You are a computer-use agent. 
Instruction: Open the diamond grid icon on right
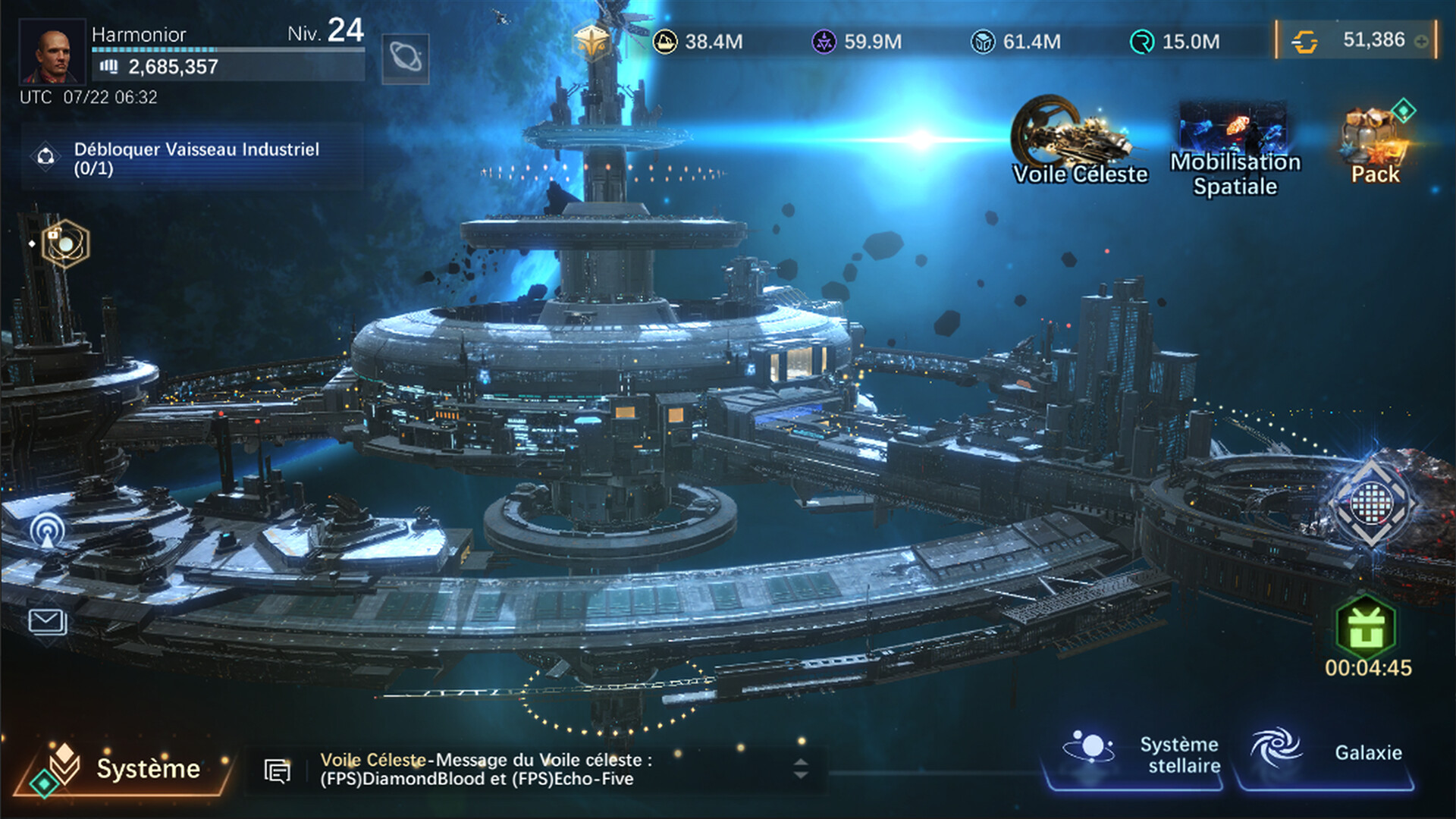tap(1371, 502)
